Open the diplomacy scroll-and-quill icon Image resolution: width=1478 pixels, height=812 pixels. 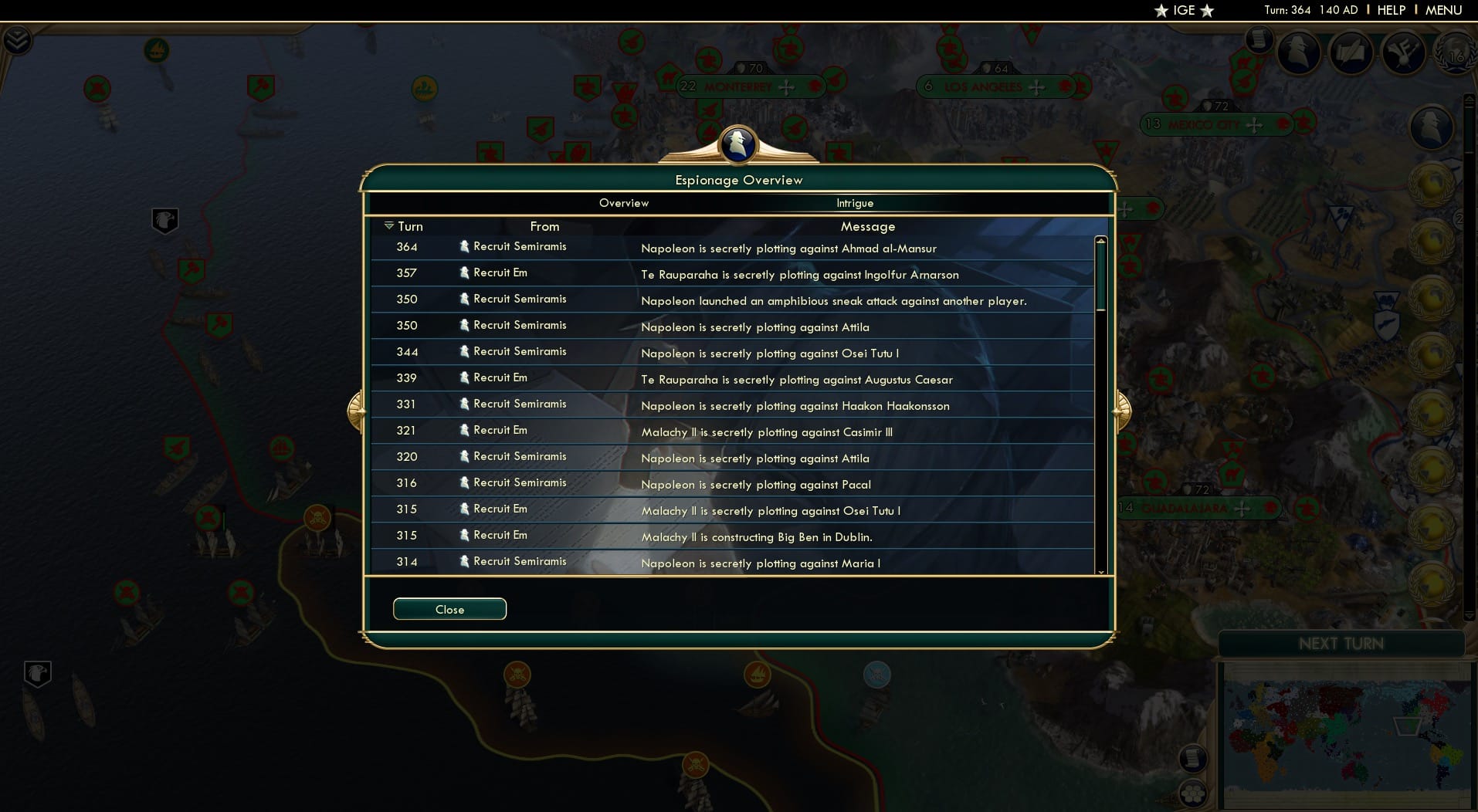point(1352,54)
